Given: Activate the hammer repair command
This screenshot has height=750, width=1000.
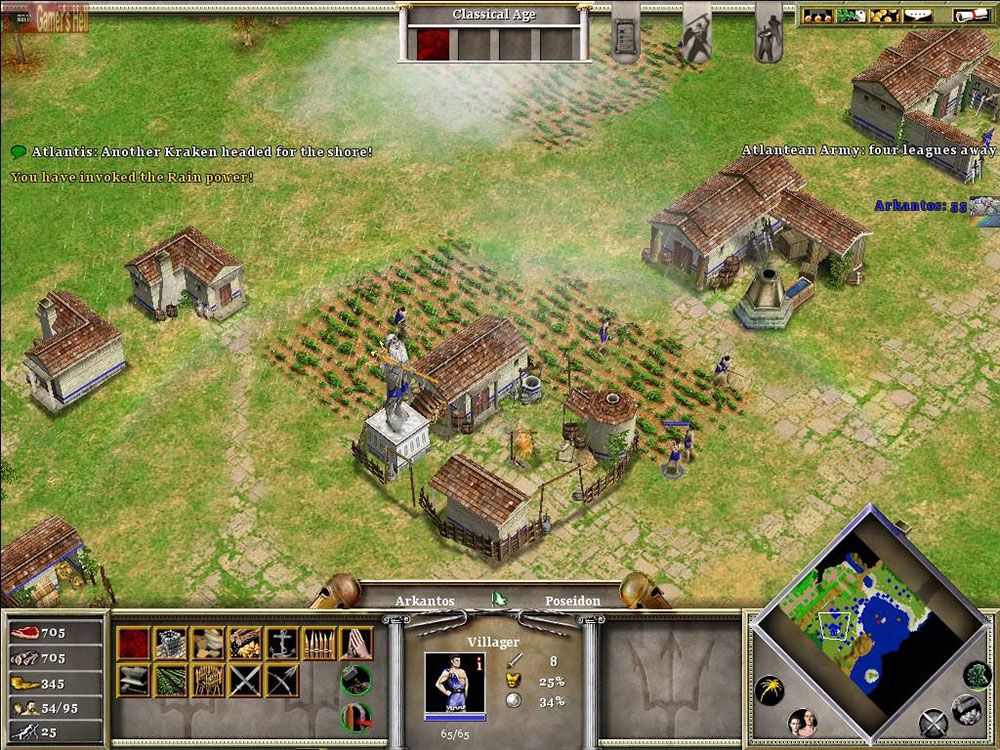Looking at the screenshot, I should 356,680.
